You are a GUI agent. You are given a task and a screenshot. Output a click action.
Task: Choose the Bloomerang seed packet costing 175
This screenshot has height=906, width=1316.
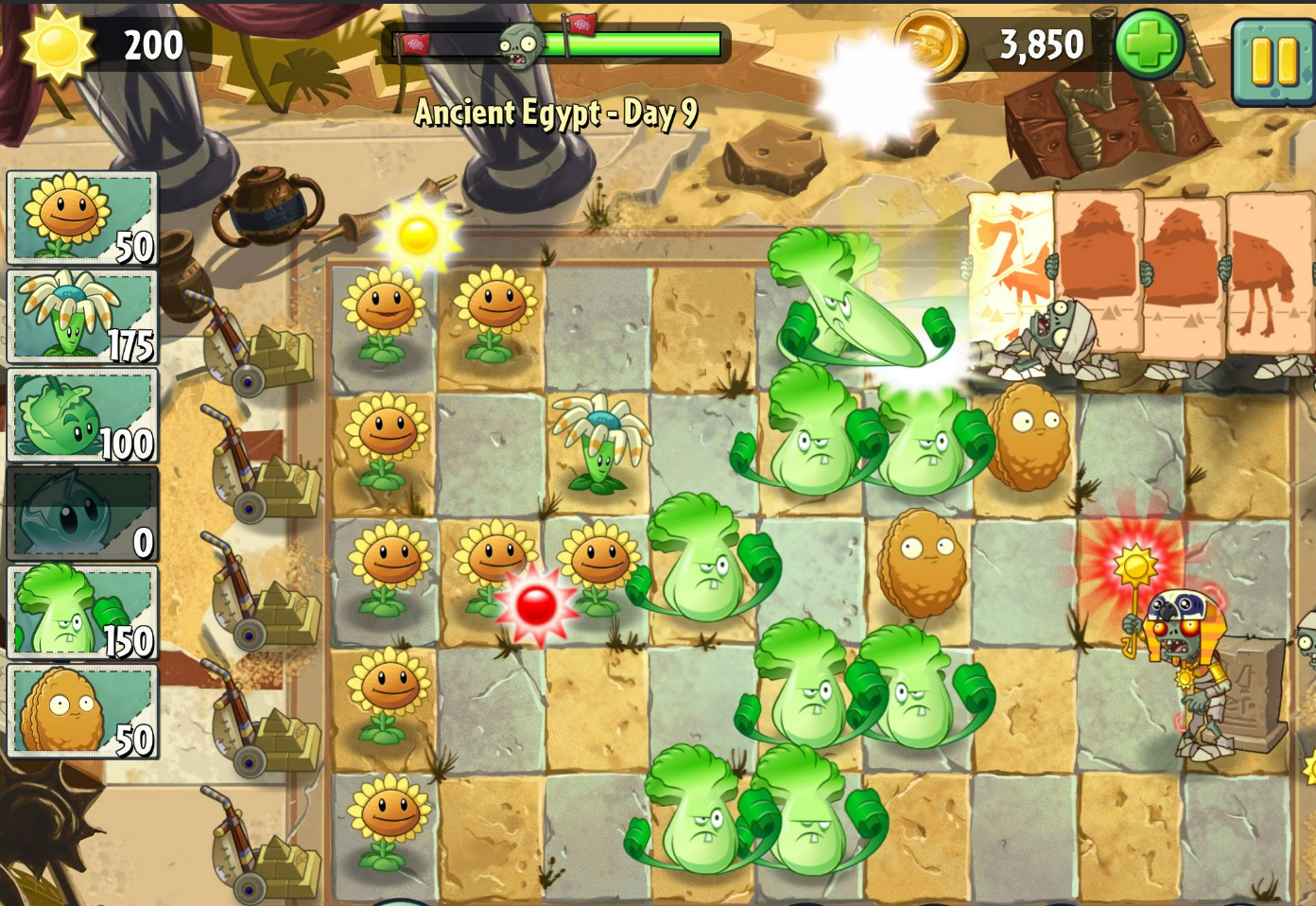tap(82, 317)
